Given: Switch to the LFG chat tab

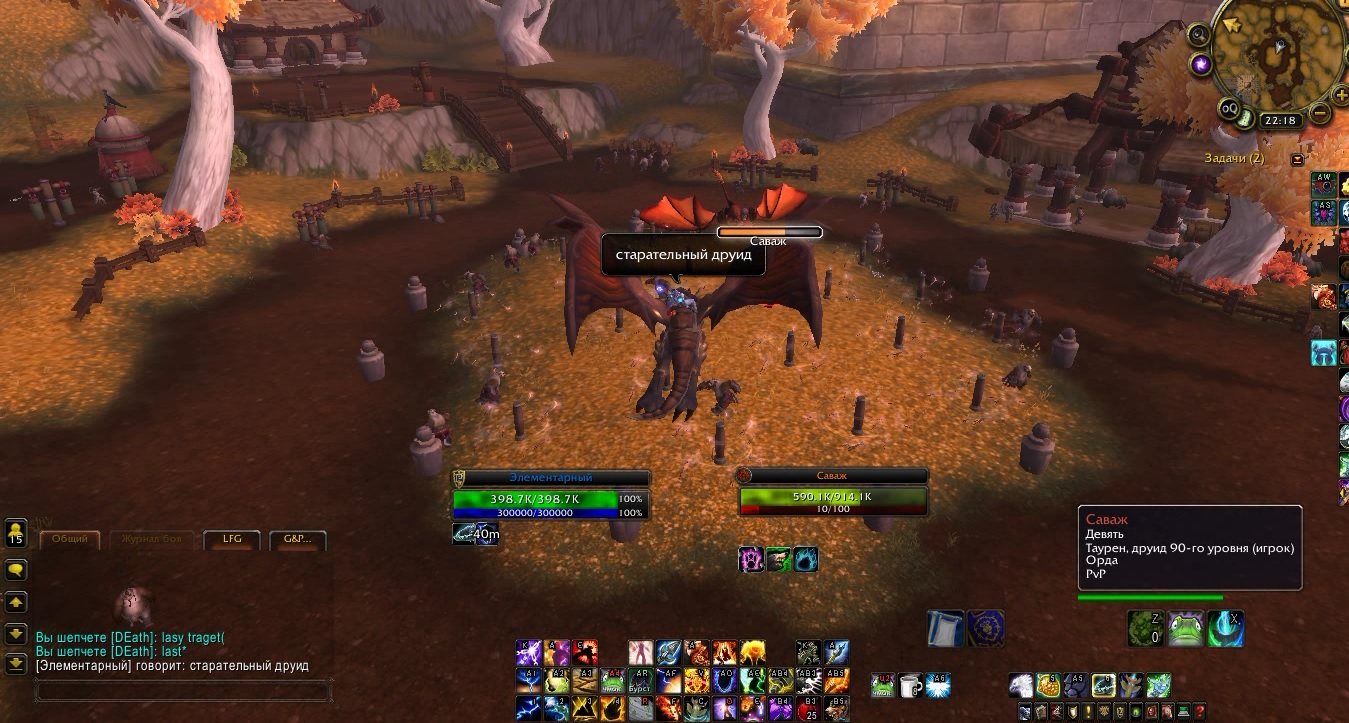Looking at the screenshot, I should (x=231, y=539).
